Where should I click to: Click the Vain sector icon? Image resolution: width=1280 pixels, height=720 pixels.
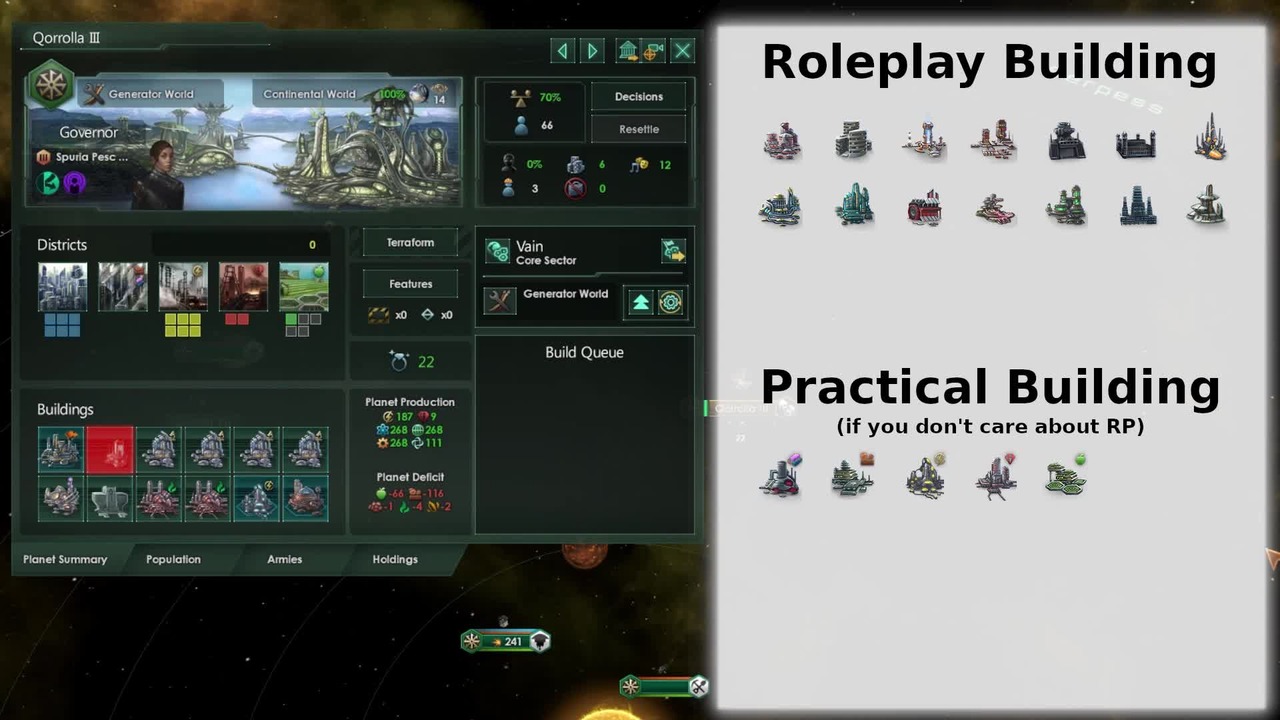498,251
